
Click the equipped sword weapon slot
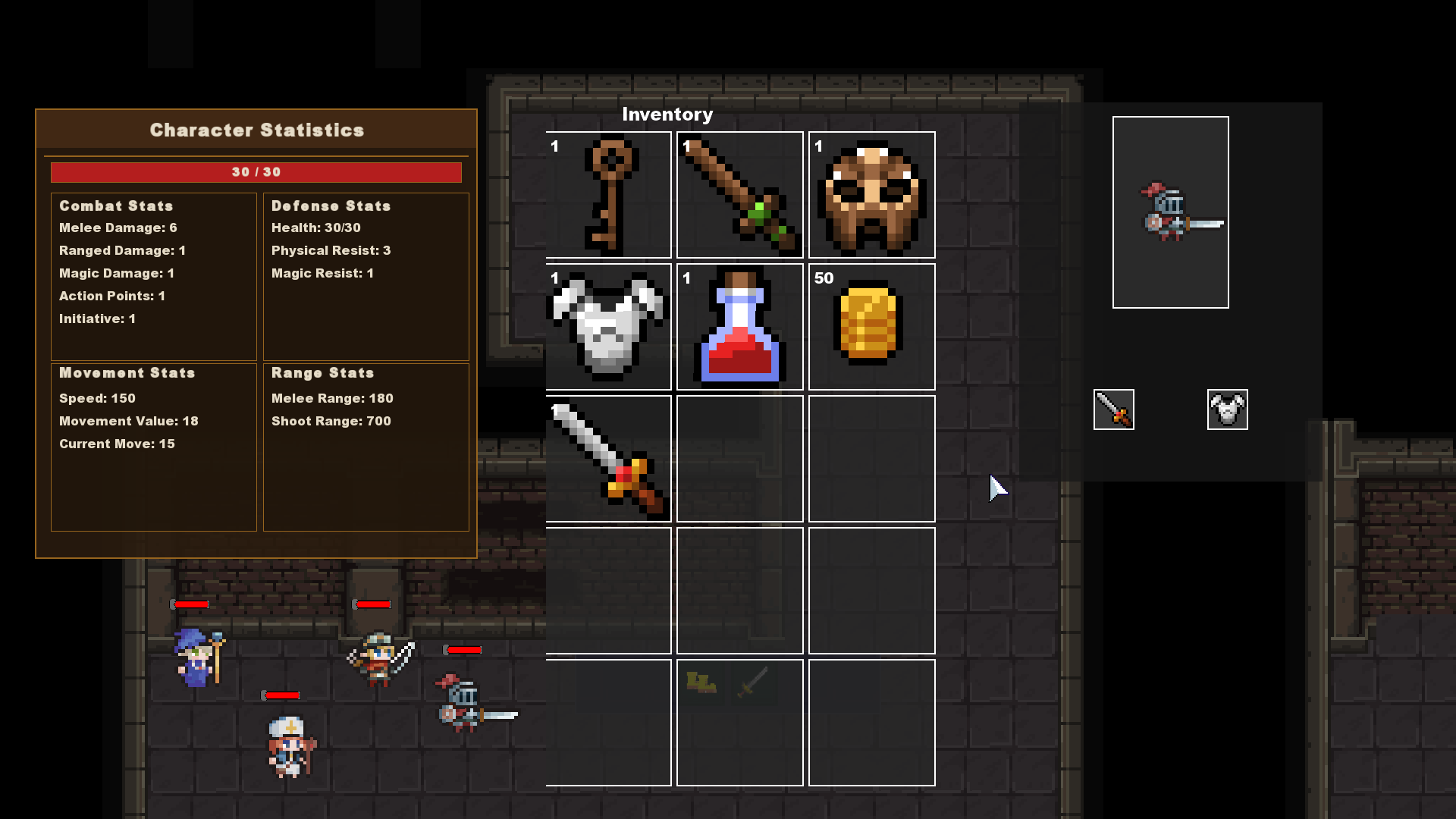[1113, 409]
